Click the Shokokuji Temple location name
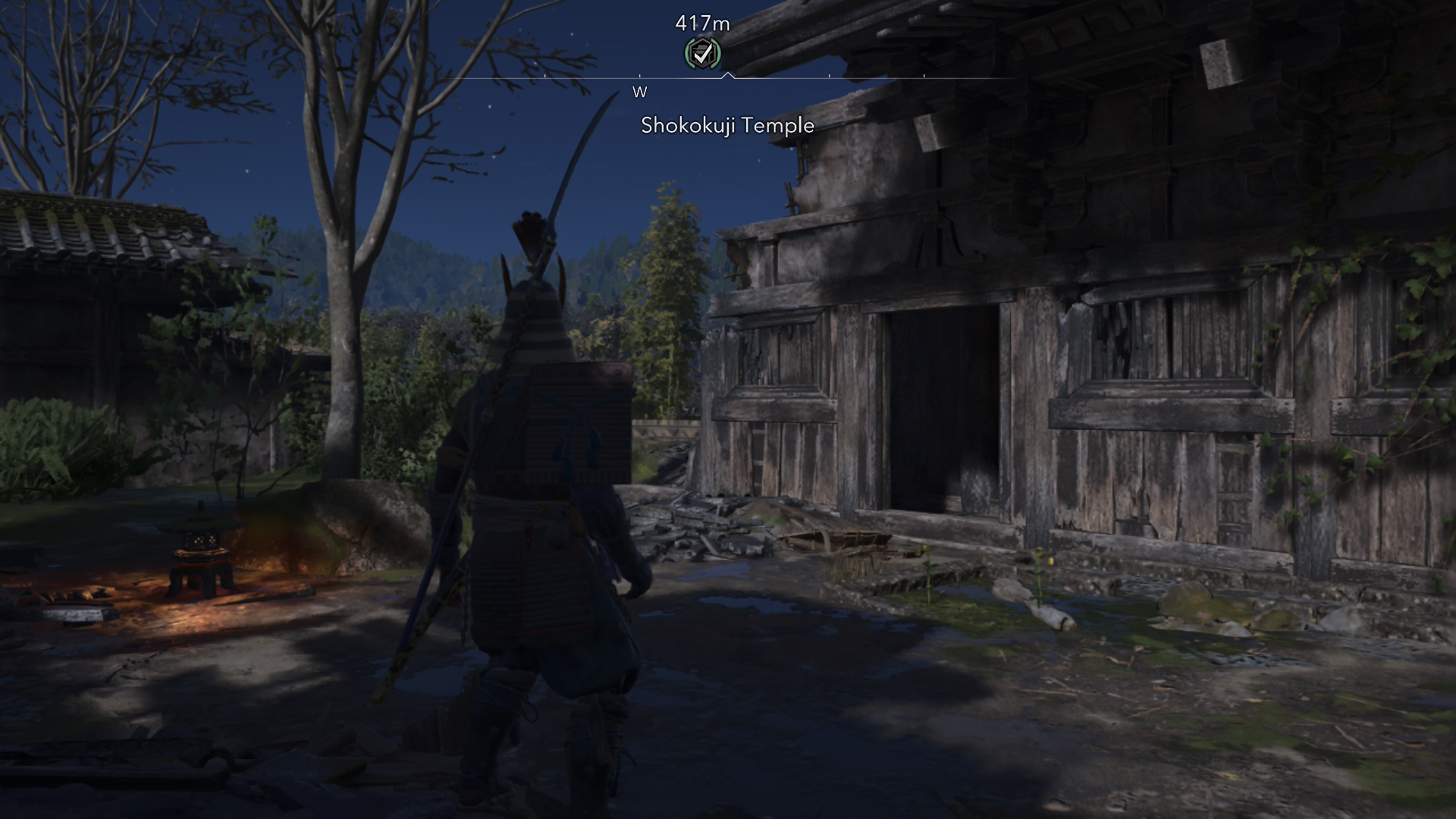 [x=726, y=126]
